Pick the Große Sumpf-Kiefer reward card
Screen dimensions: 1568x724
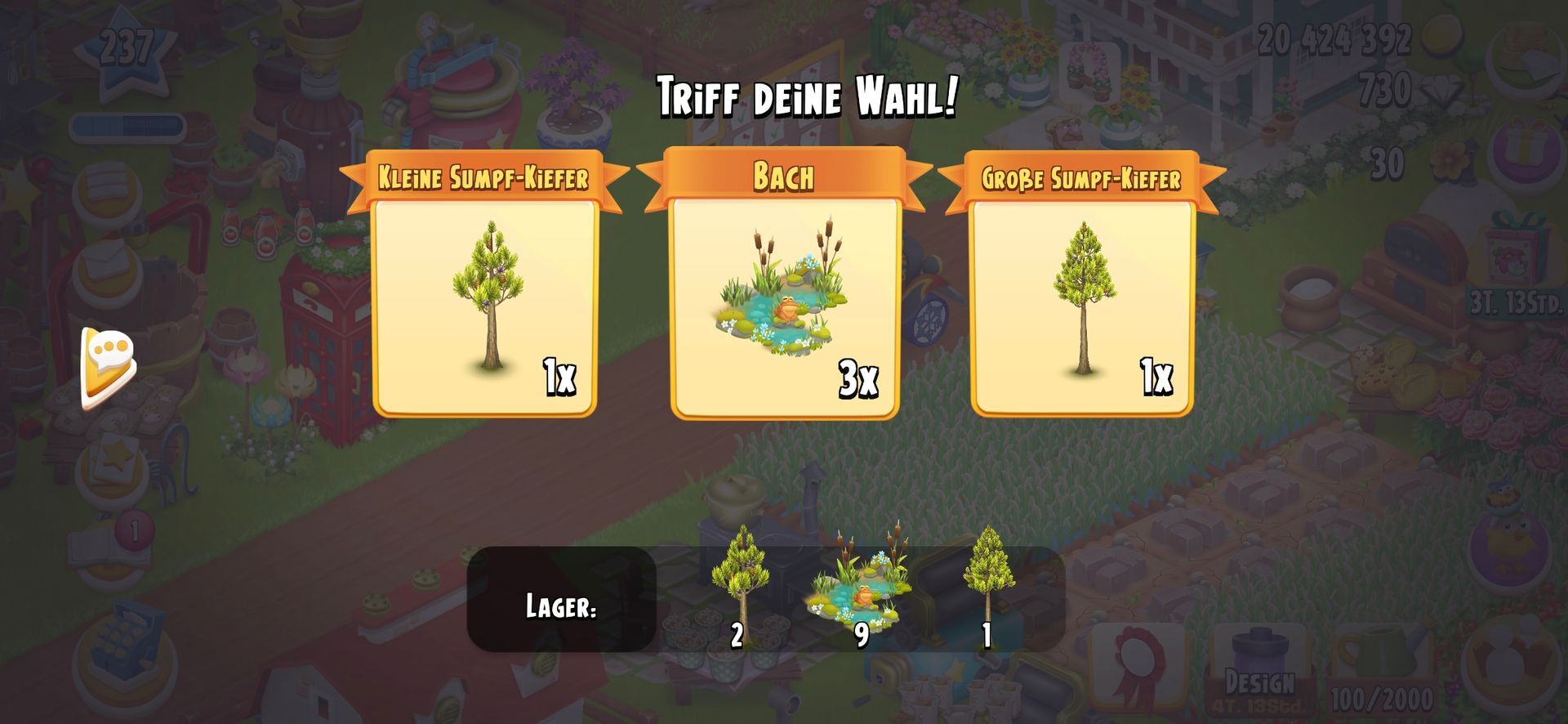point(1082,306)
